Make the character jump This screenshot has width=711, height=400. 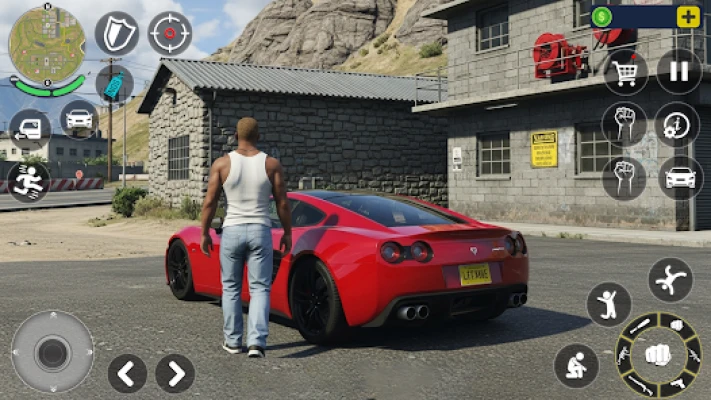tap(608, 304)
